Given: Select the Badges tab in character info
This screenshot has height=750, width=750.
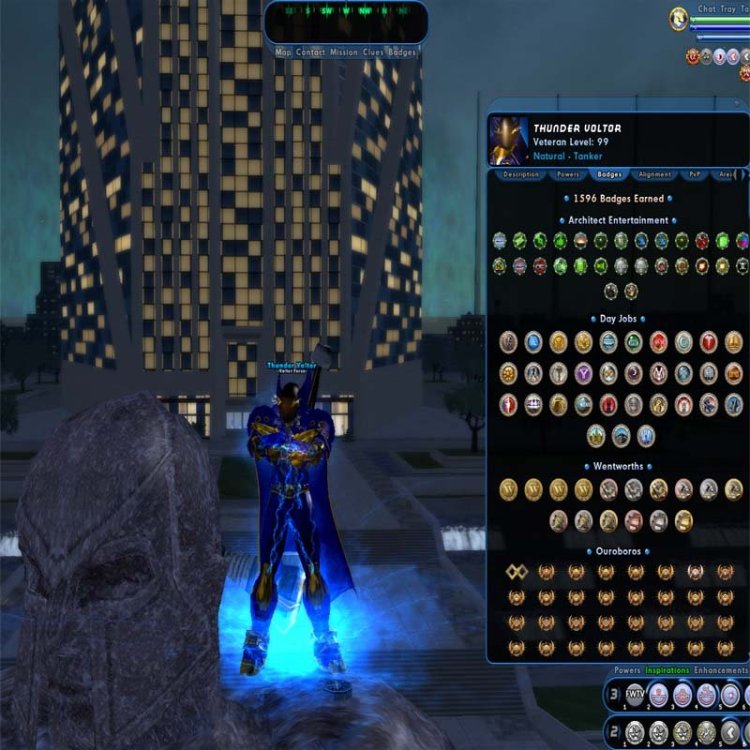Looking at the screenshot, I should tap(609, 174).
